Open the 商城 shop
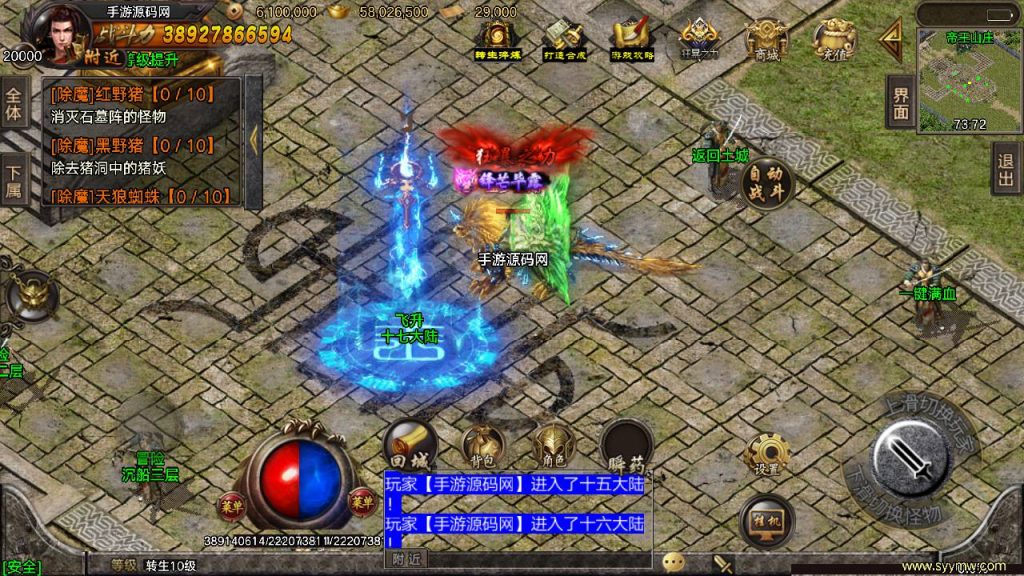The width and height of the screenshot is (1024, 576). coord(766,40)
